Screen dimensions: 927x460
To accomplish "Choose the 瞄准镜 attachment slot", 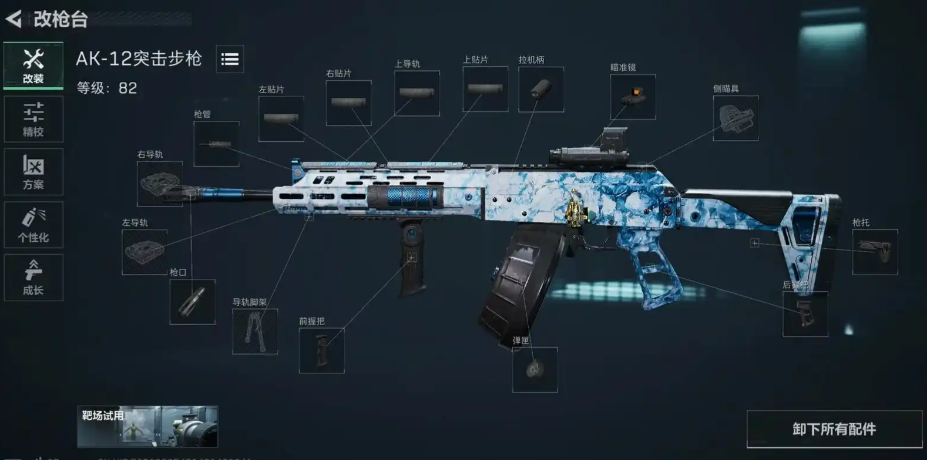I will (x=633, y=96).
